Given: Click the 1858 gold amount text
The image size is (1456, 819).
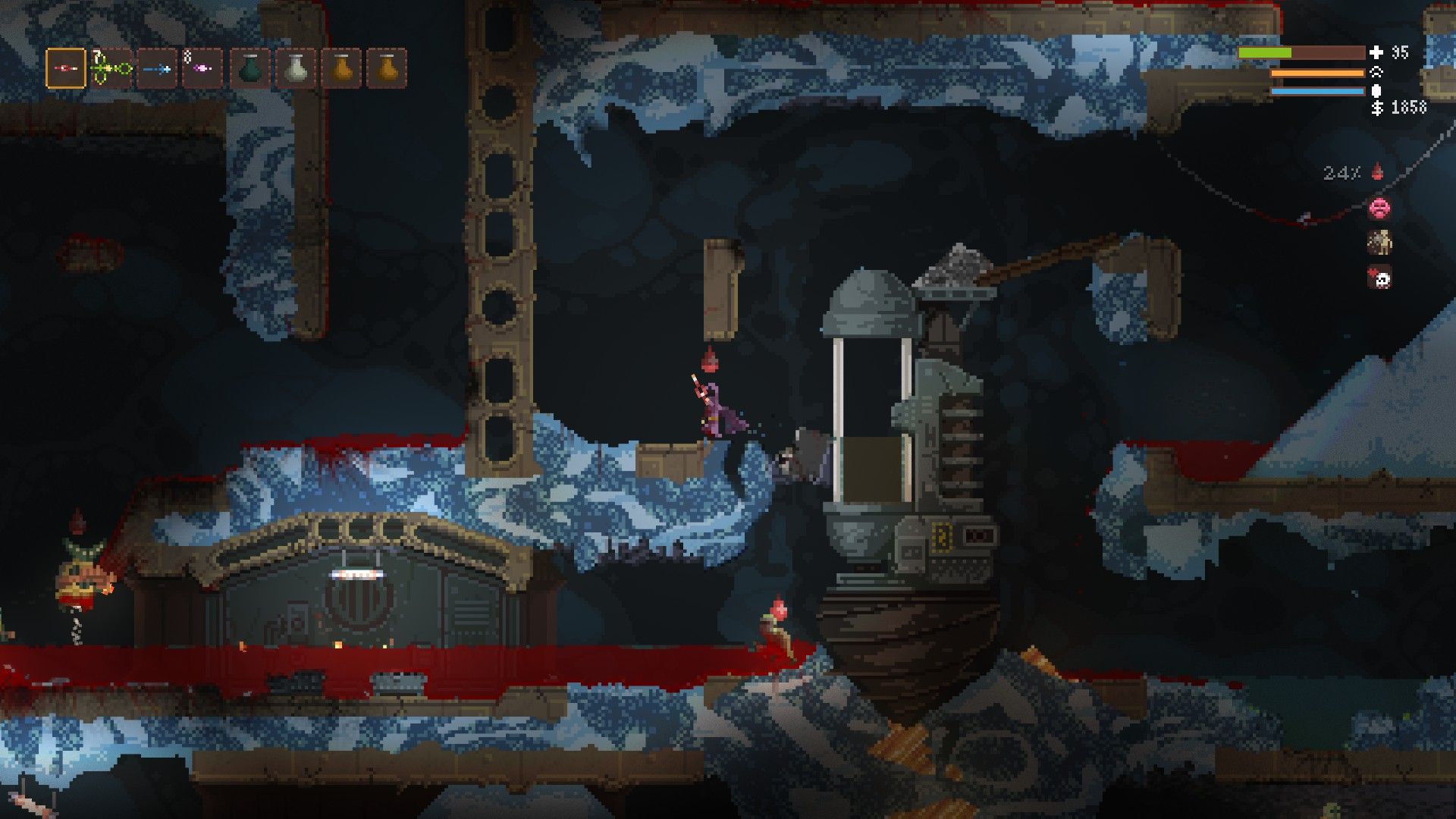Looking at the screenshot, I should [x=1409, y=108].
